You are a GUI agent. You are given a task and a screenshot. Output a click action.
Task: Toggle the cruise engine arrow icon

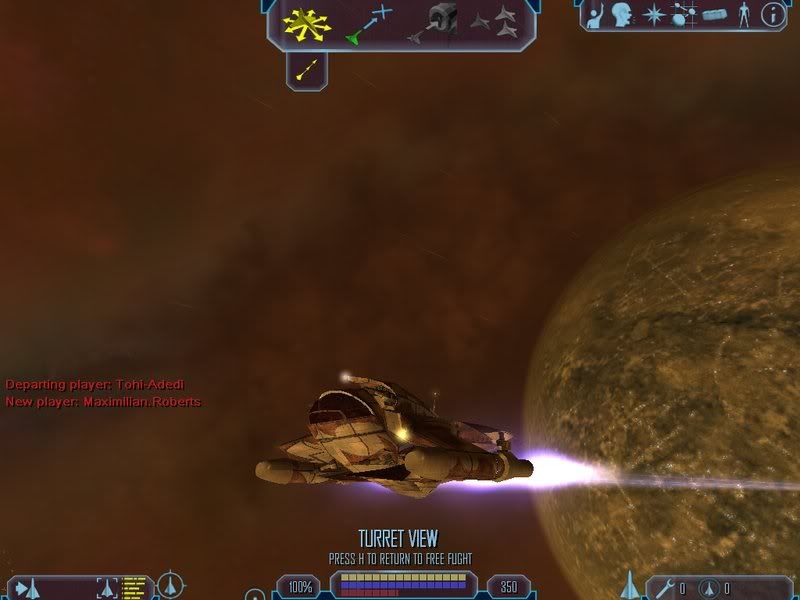point(307,69)
